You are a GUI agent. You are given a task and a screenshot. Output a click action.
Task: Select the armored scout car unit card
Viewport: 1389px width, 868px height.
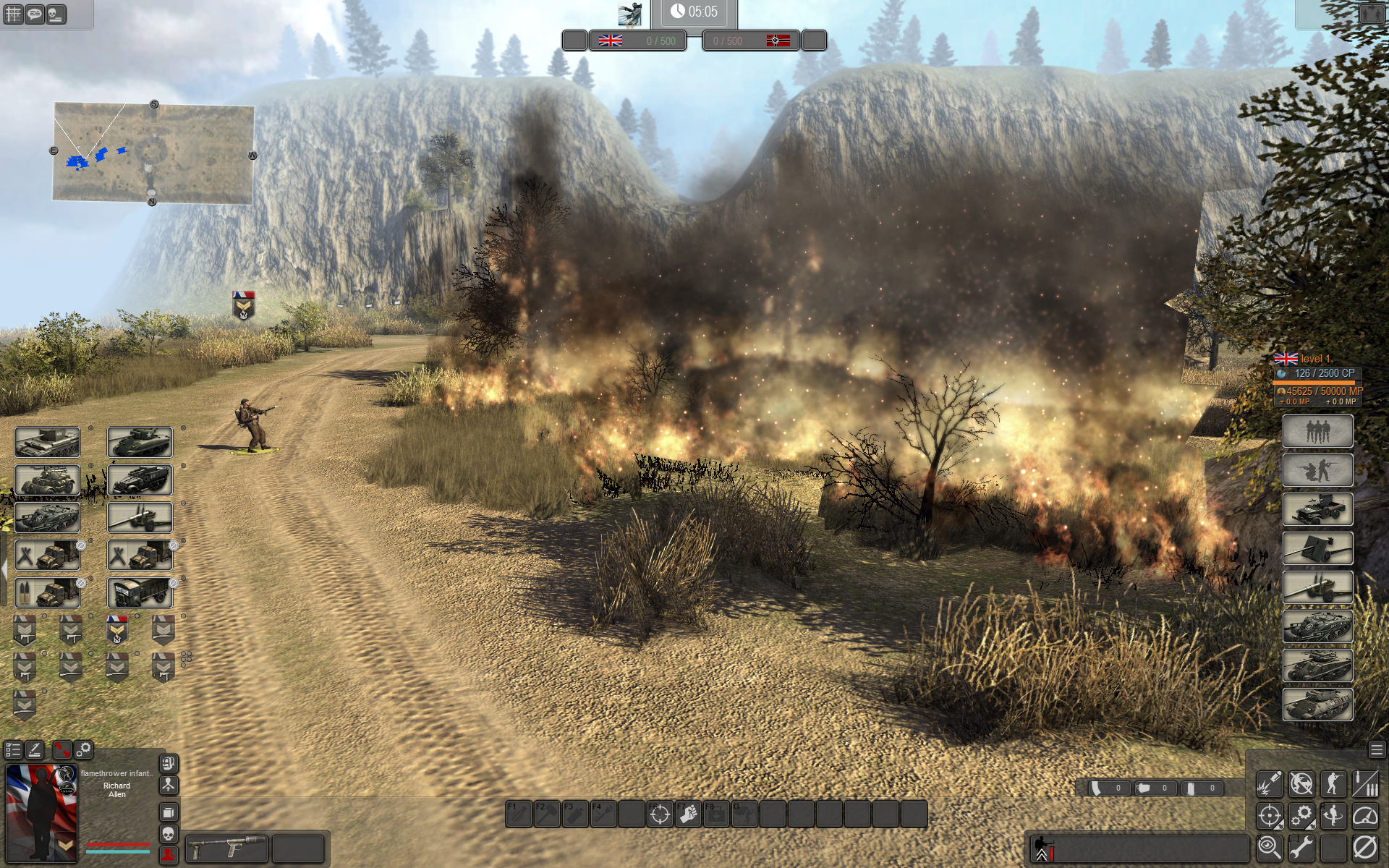pyautogui.click(x=47, y=480)
